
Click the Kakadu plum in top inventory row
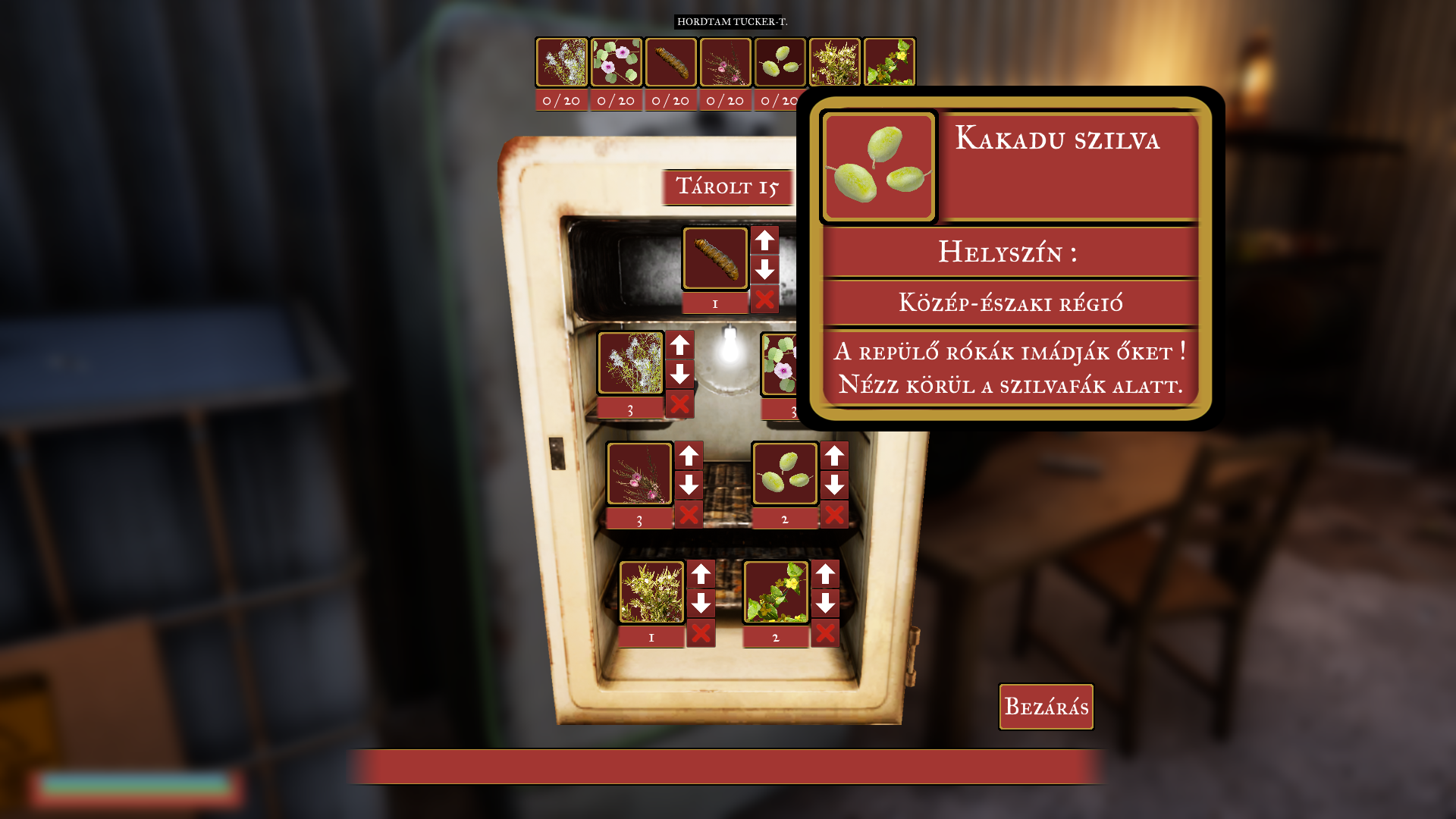tap(780, 62)
